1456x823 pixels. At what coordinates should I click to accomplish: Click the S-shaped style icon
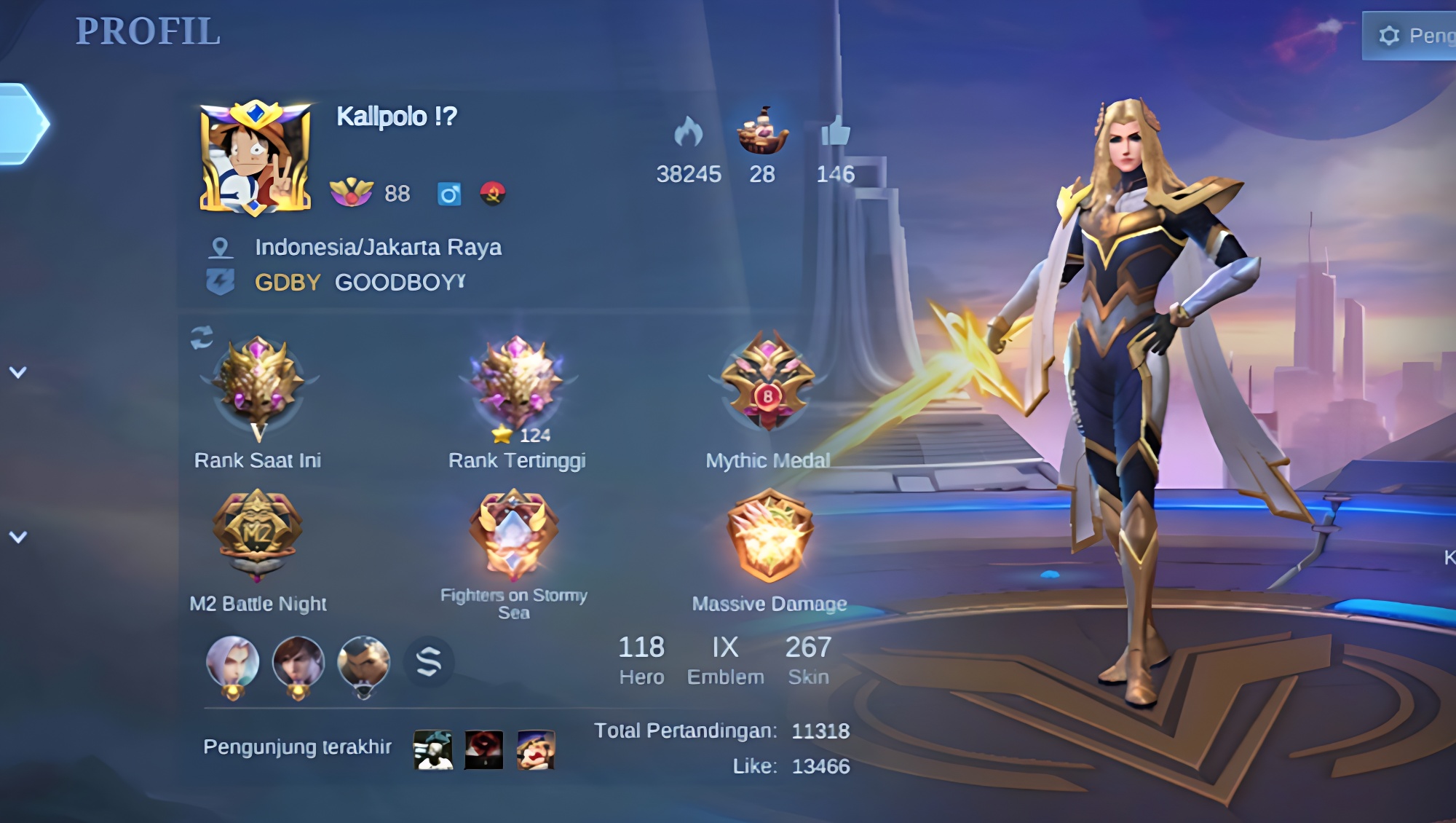point(429,662)
